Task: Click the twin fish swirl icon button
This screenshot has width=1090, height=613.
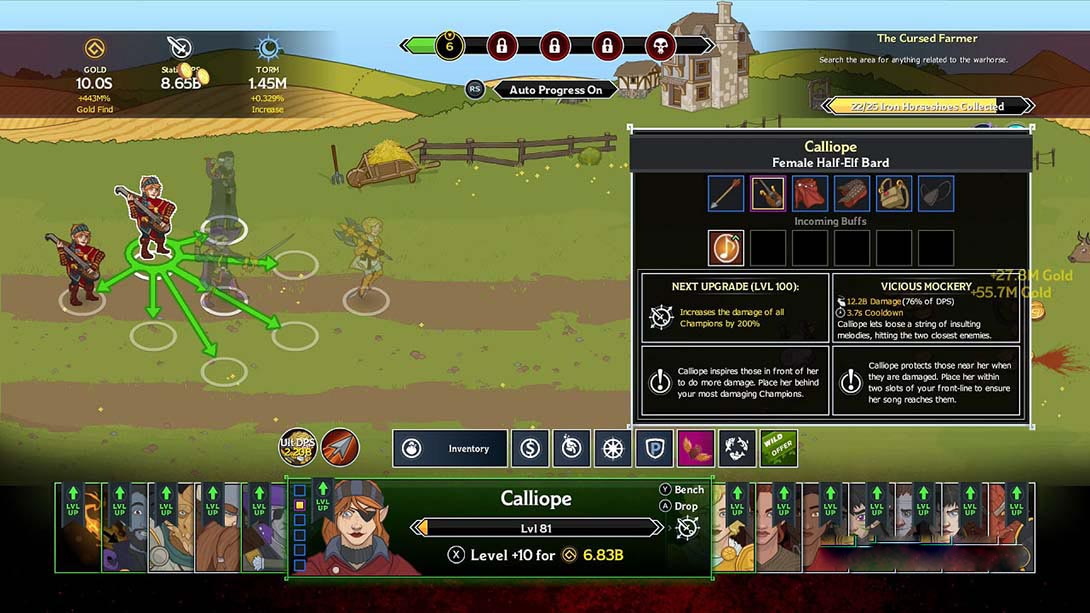Action: [737, 449]
